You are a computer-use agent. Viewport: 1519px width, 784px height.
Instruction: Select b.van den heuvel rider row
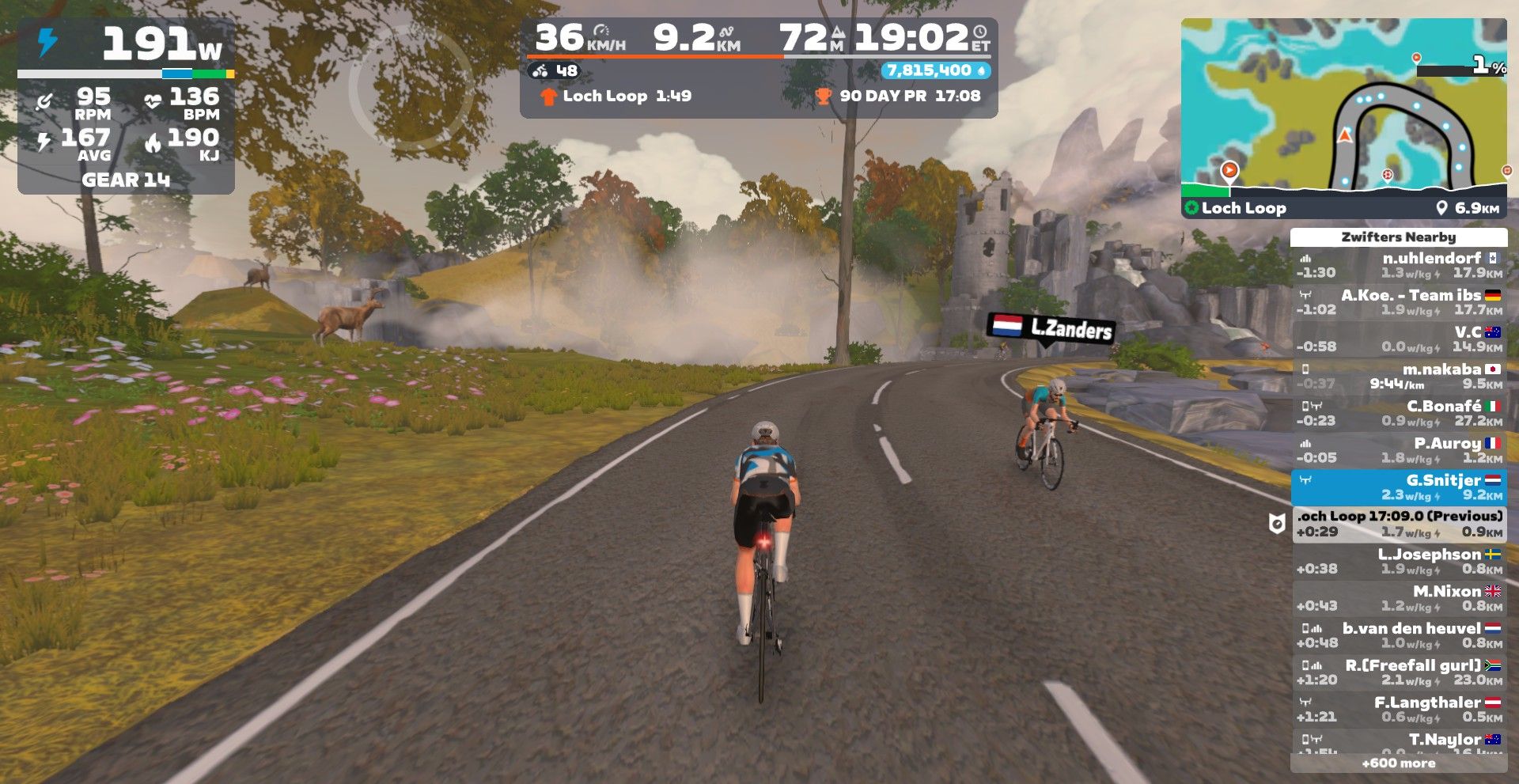(1398, 635)
